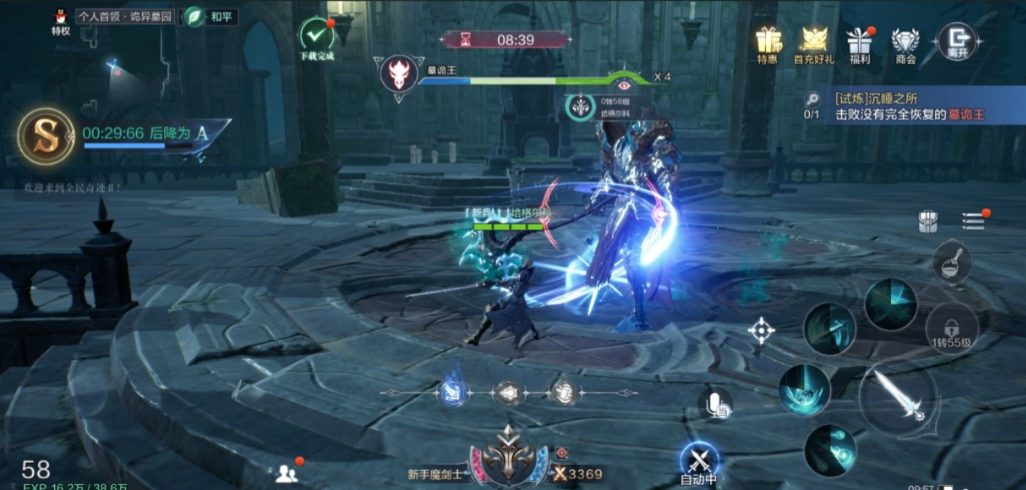Open the friends icon with red dot
Screen dimensions: 1026x490
(x=288, y=472)
